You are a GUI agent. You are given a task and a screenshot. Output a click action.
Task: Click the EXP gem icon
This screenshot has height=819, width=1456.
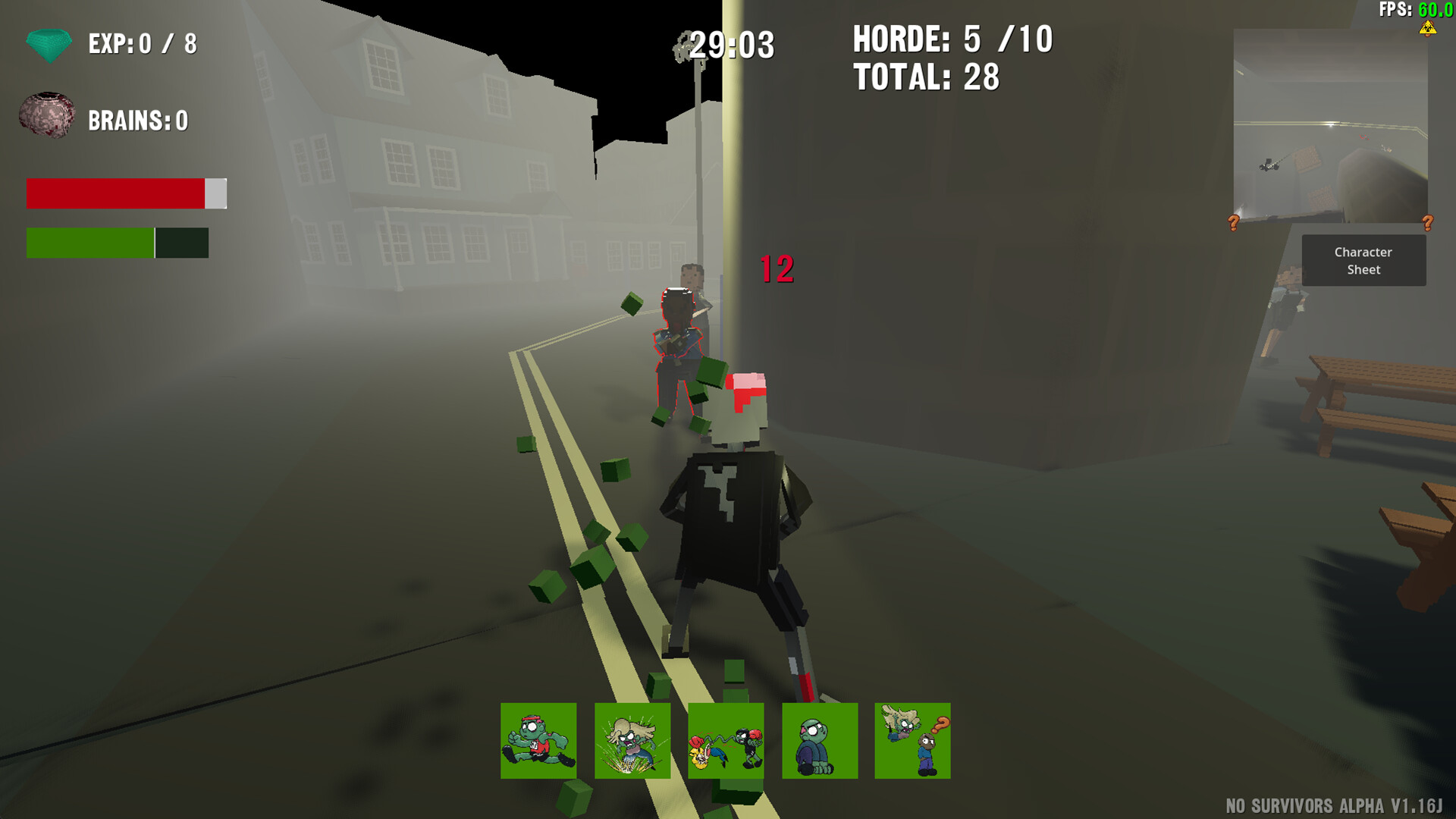[x=47, y=44]
